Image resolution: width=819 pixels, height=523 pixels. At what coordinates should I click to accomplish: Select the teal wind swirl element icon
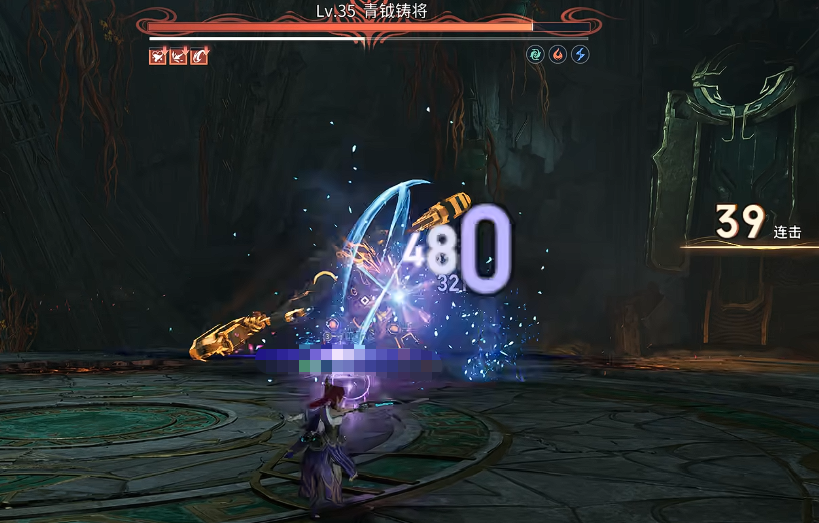coord(537,55)
